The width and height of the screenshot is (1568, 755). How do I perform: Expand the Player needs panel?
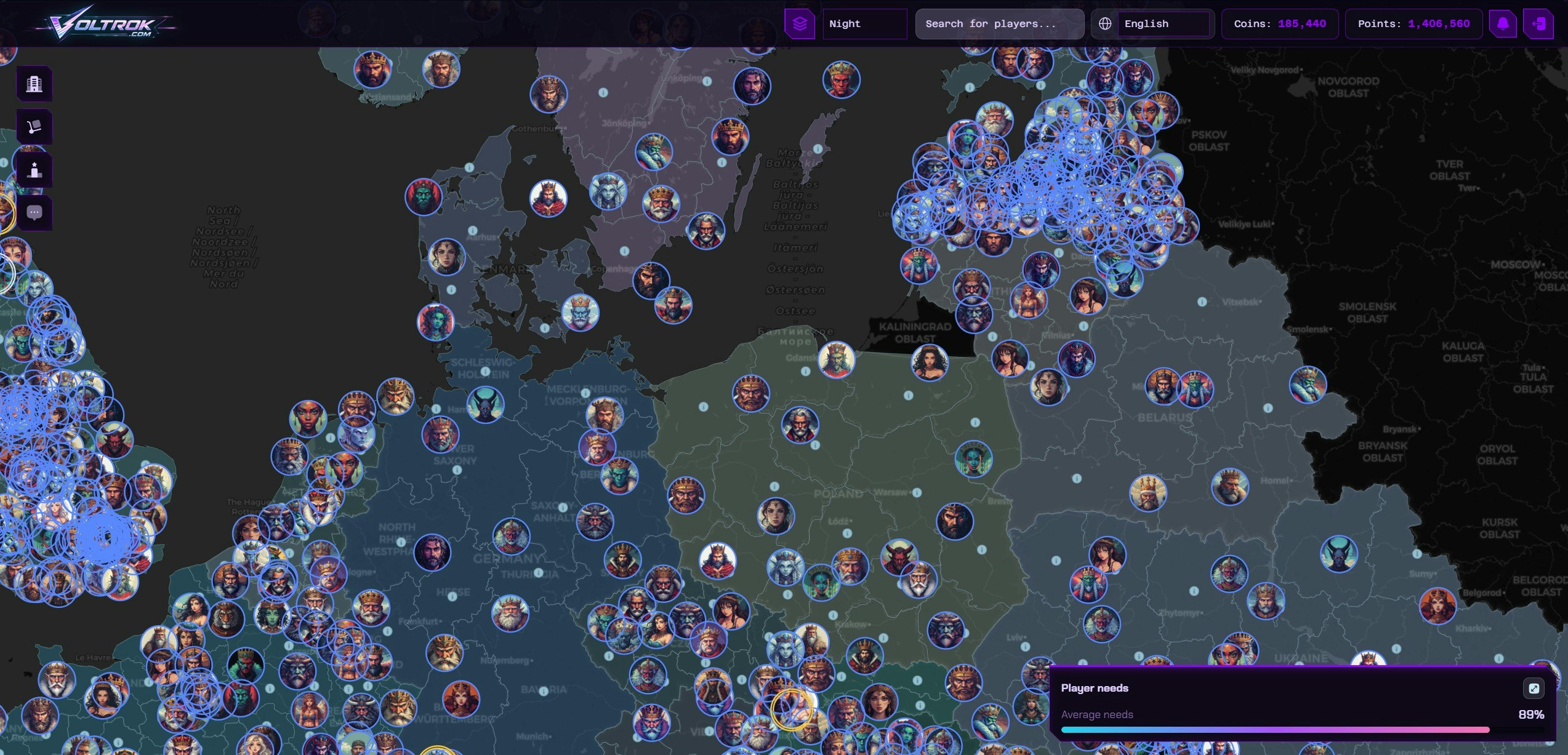[1535, 688]
